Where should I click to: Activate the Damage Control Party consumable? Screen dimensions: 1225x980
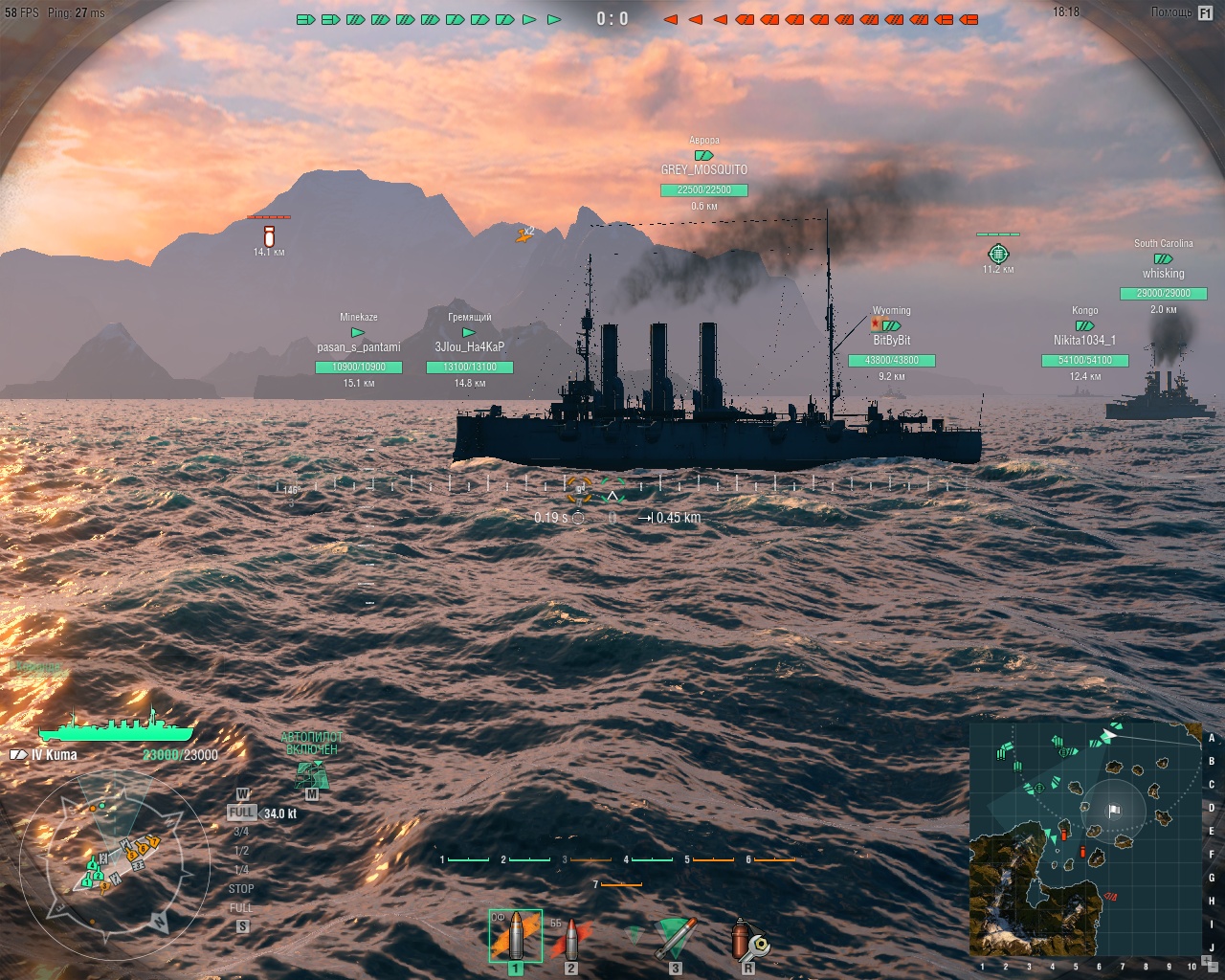coord(747,939)
